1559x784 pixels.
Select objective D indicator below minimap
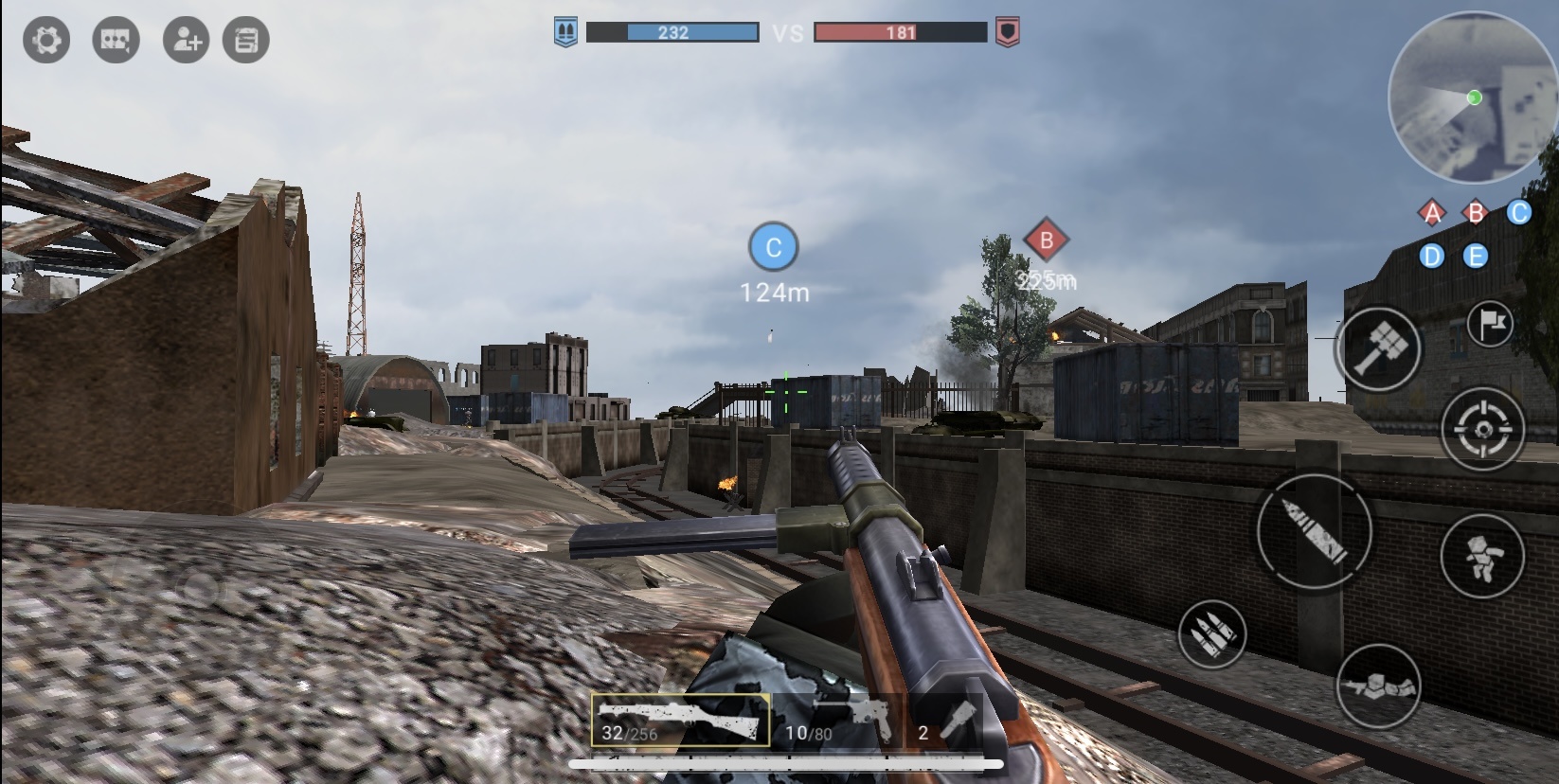pyautogui.click(x=1432, y=257)
